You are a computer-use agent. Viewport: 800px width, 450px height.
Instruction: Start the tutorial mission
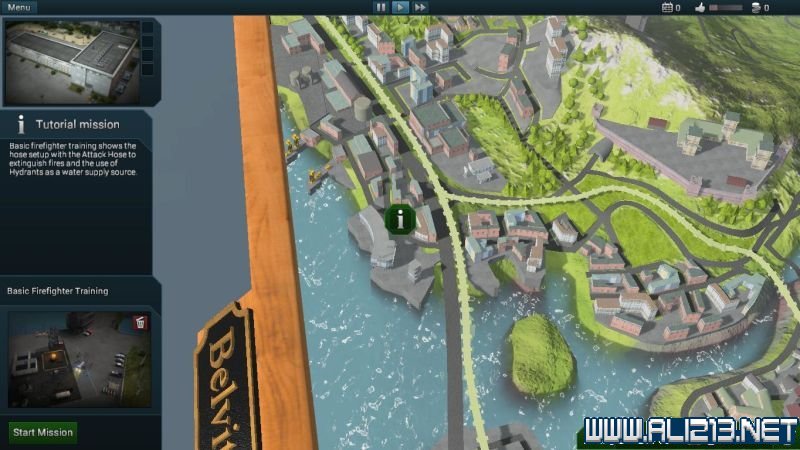pyautogui.click(x=43, y=433)
